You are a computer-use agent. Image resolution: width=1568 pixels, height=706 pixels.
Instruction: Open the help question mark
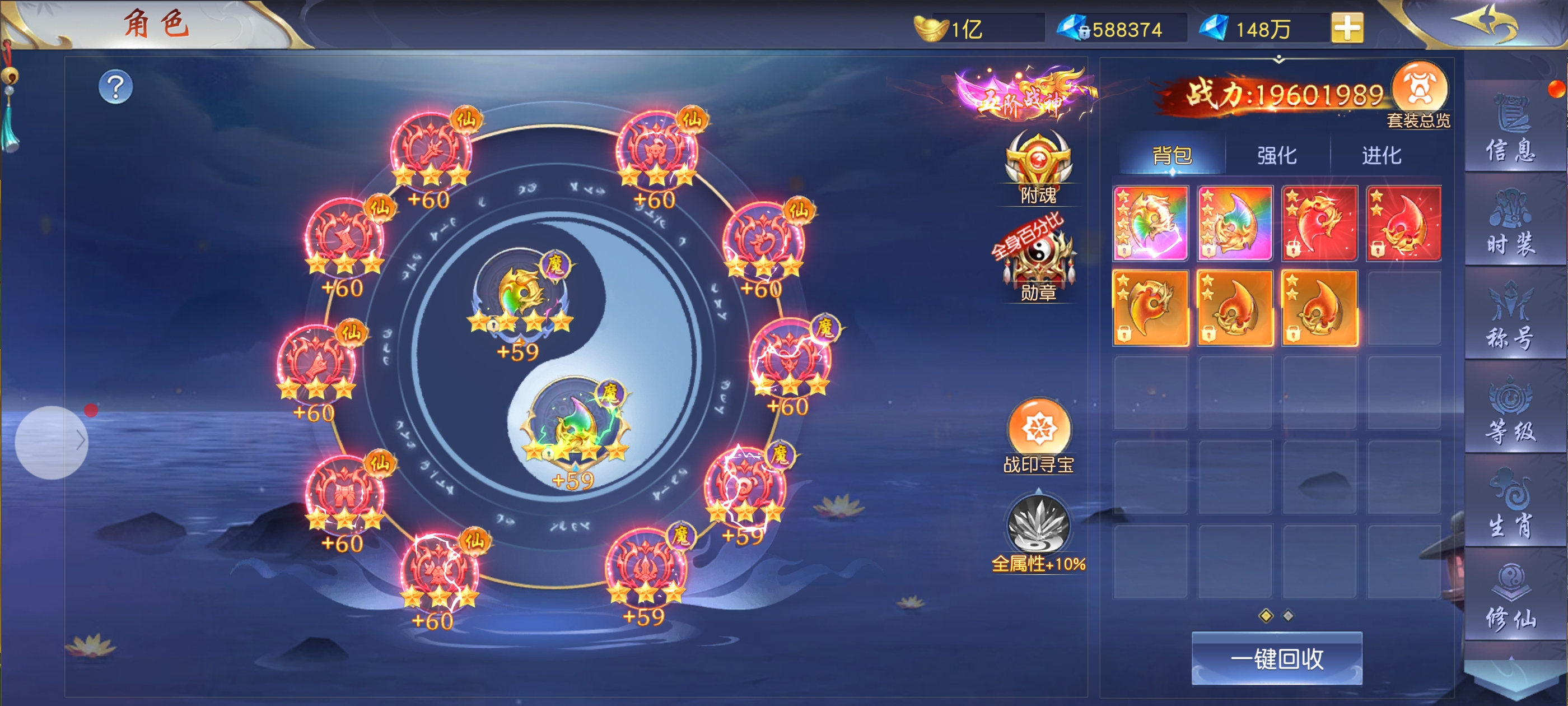116,87
